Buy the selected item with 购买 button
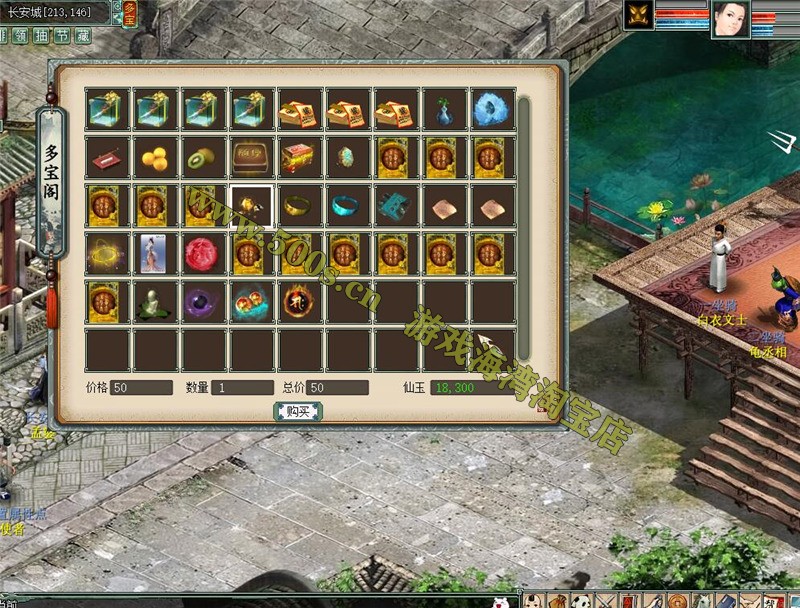This screenshot has height=608, width=800. click(x=297, y=411)
